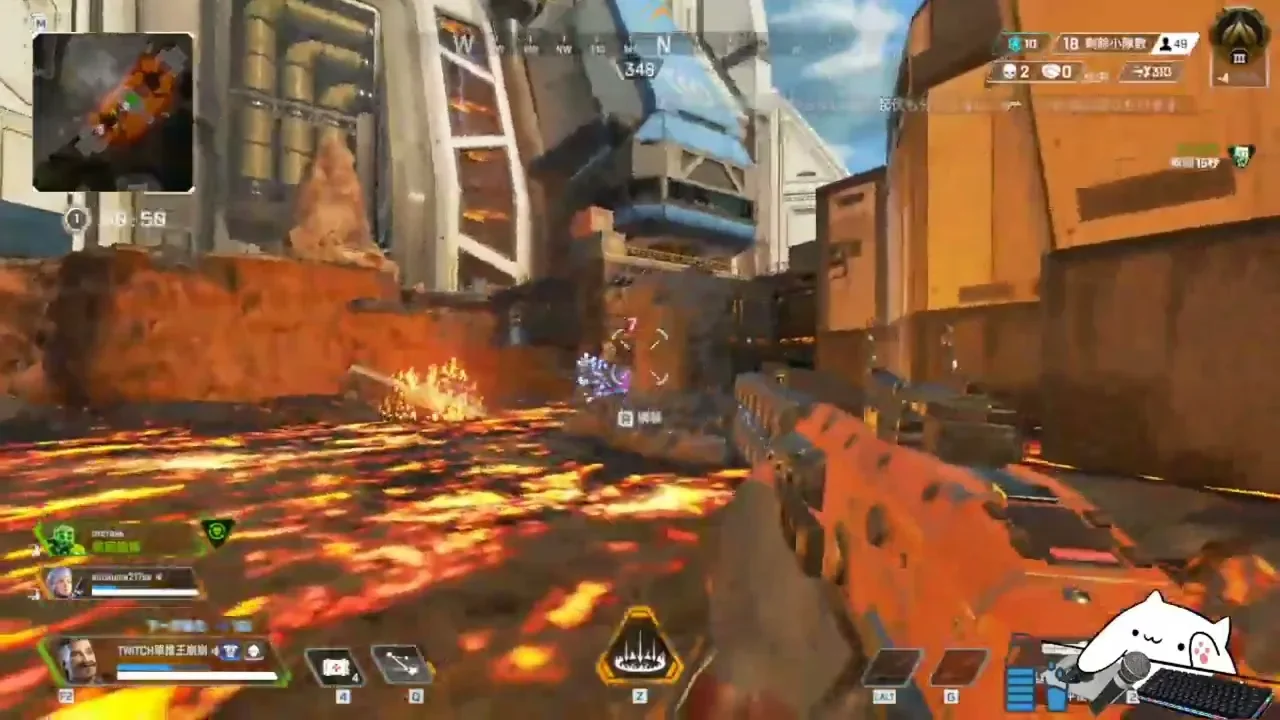Select the white-haired teammate portrait
Image resolution: width=1280 pixels, height=720 pixels.
click(61, 582)
